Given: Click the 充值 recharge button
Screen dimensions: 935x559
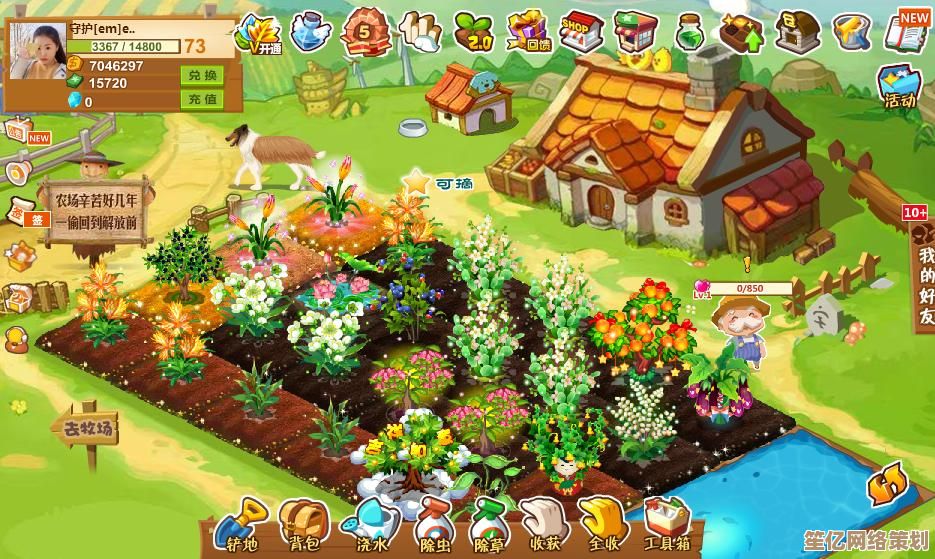Looking at the screenshot, I should tap(201, 99).
